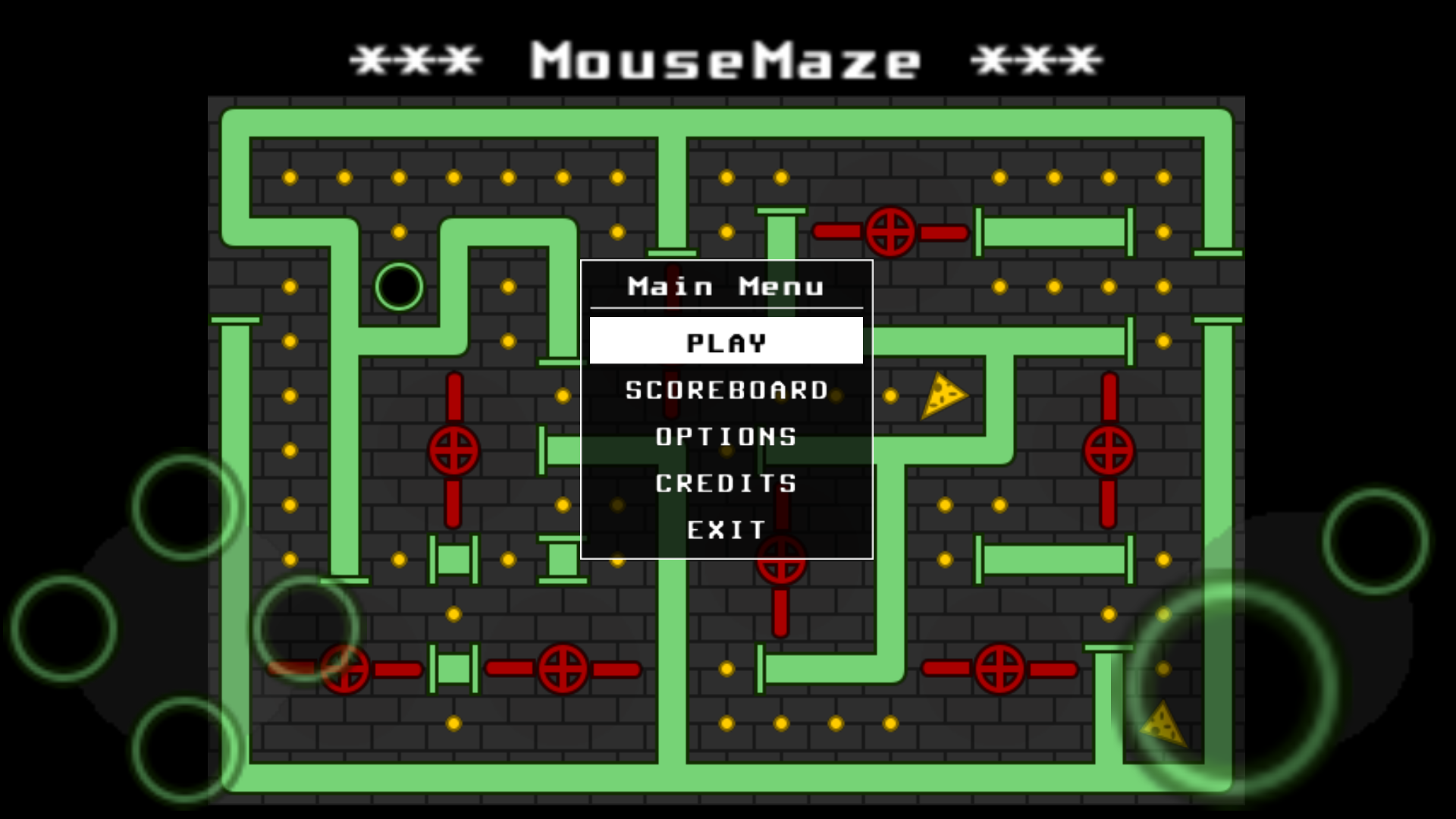Open the OPTIONS menu entry
1456x819 pixels.
tap(725, 436)
